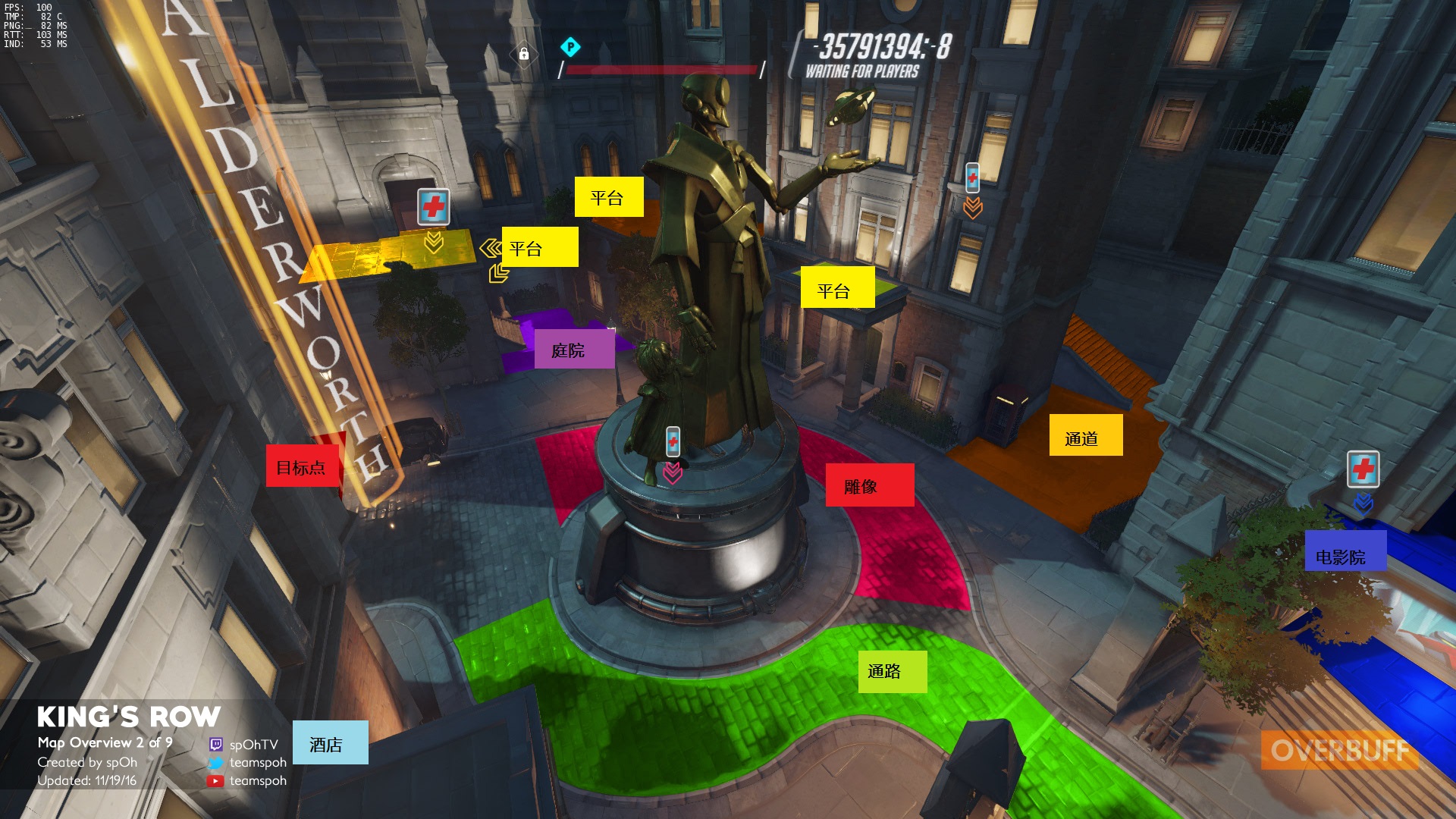This screenshot has width=1456, height=819.
Task: Select the small health pack marker on statue base
Action: pyautogui.click(x=673, y=441)
